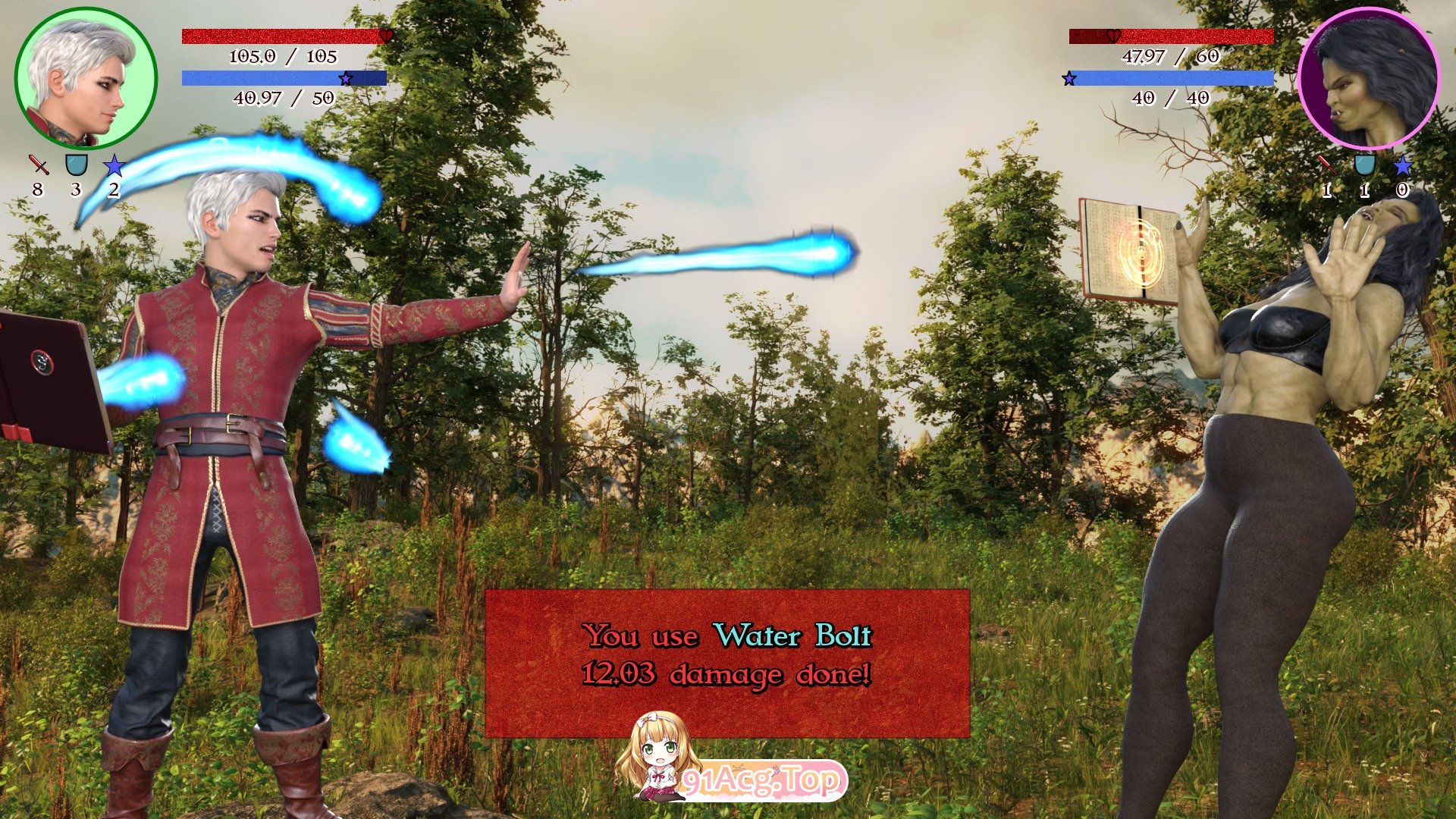This screenshot has height=819, width=1456.
Task: Click the player's white-haired portrait
Action: coord(86,78)
